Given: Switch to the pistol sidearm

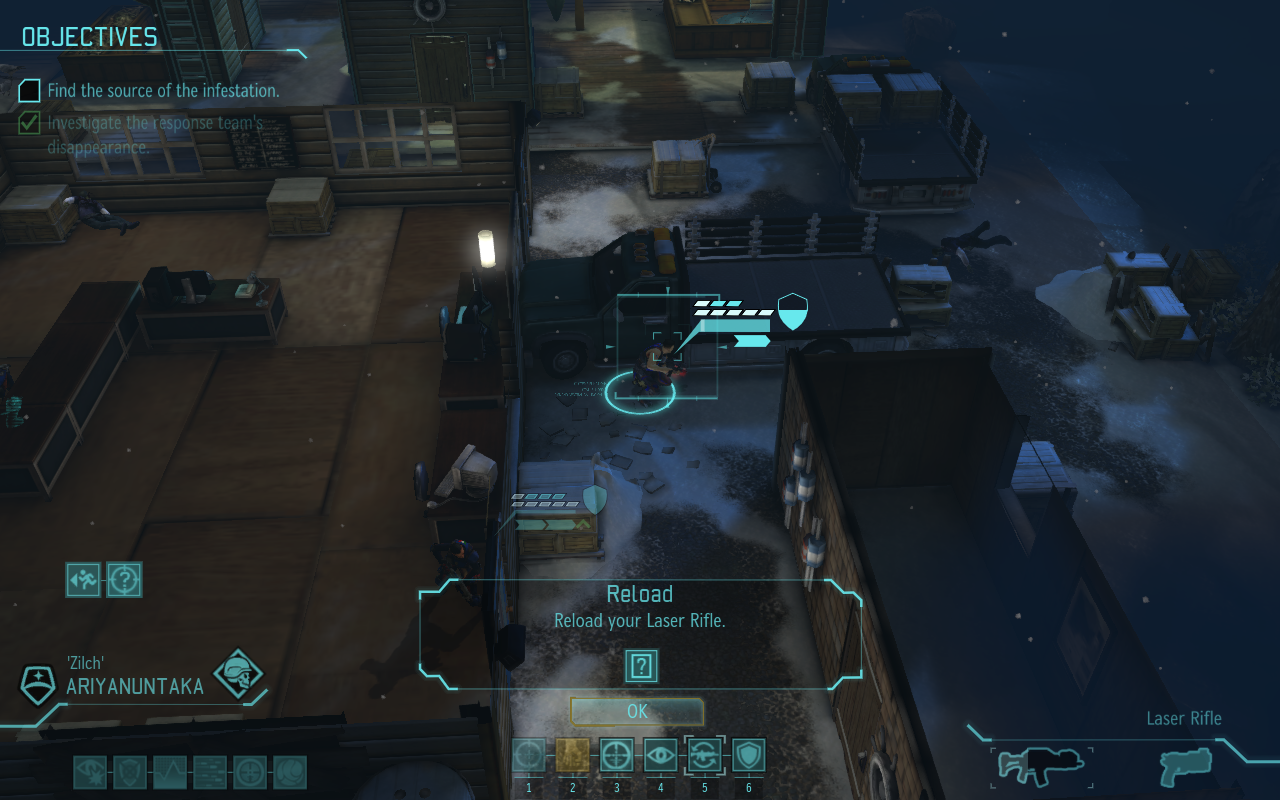Looking at the screenshot, I should point(1184,767).
